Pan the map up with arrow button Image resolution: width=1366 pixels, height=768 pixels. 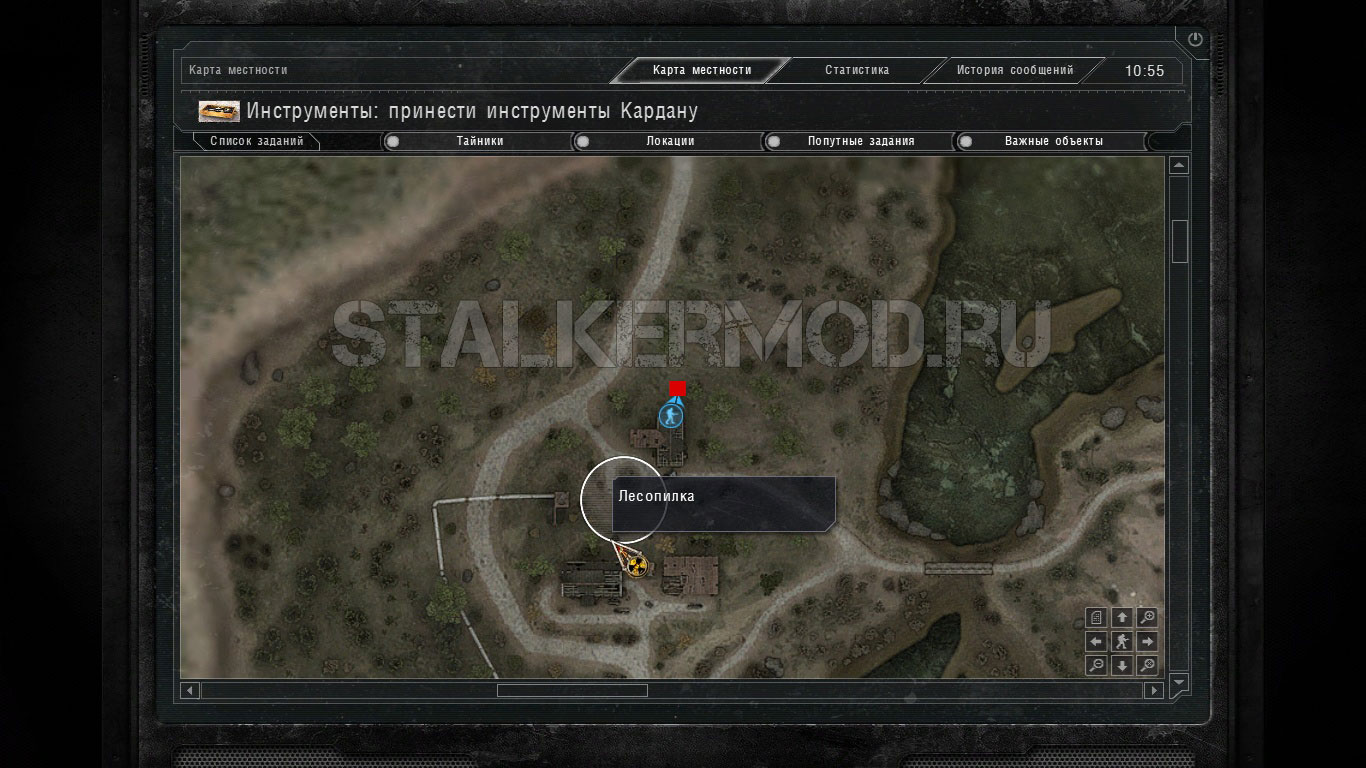tap(1122, 617)
